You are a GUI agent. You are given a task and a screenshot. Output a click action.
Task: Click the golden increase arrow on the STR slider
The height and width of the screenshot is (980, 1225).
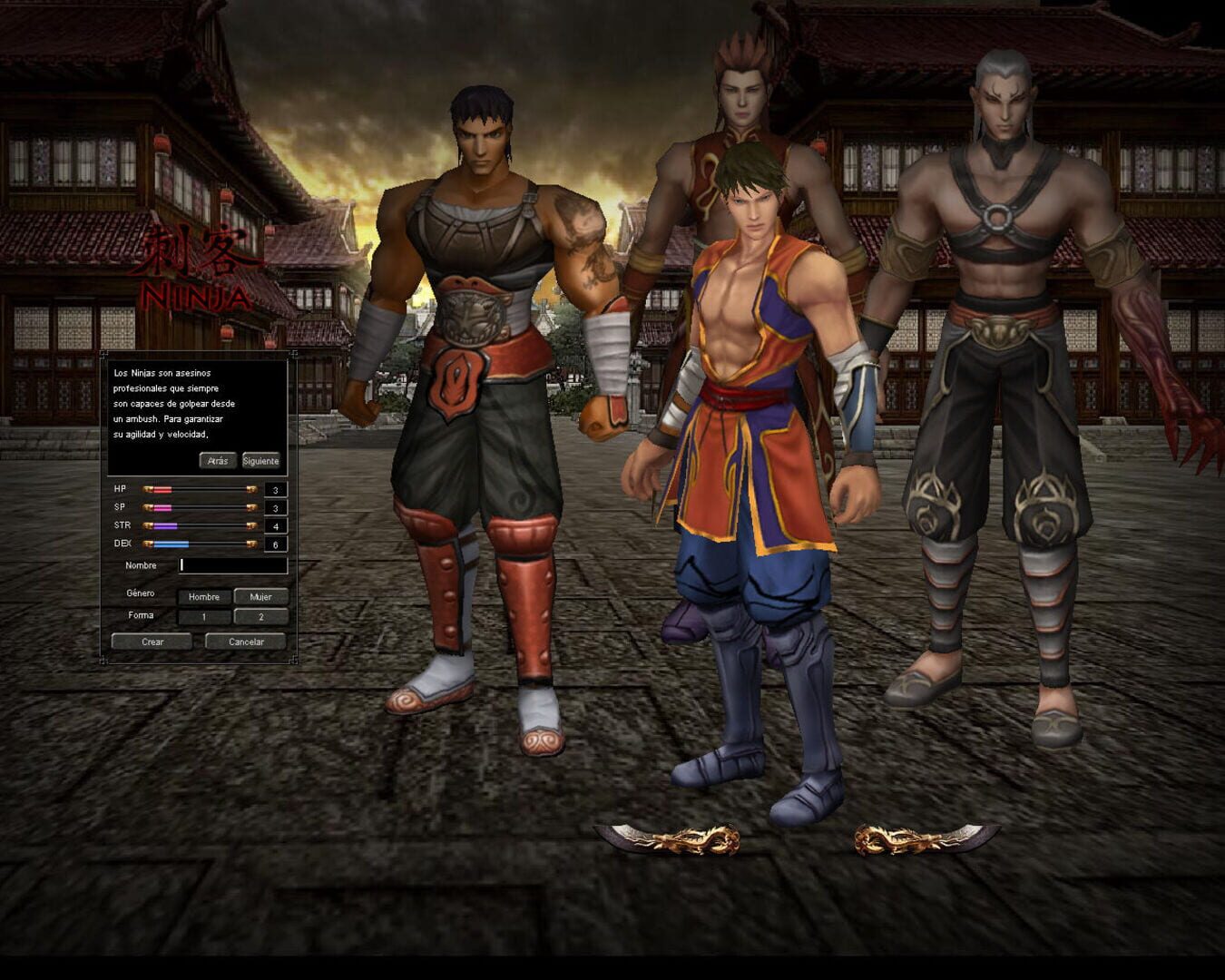[x=251, y=524]
